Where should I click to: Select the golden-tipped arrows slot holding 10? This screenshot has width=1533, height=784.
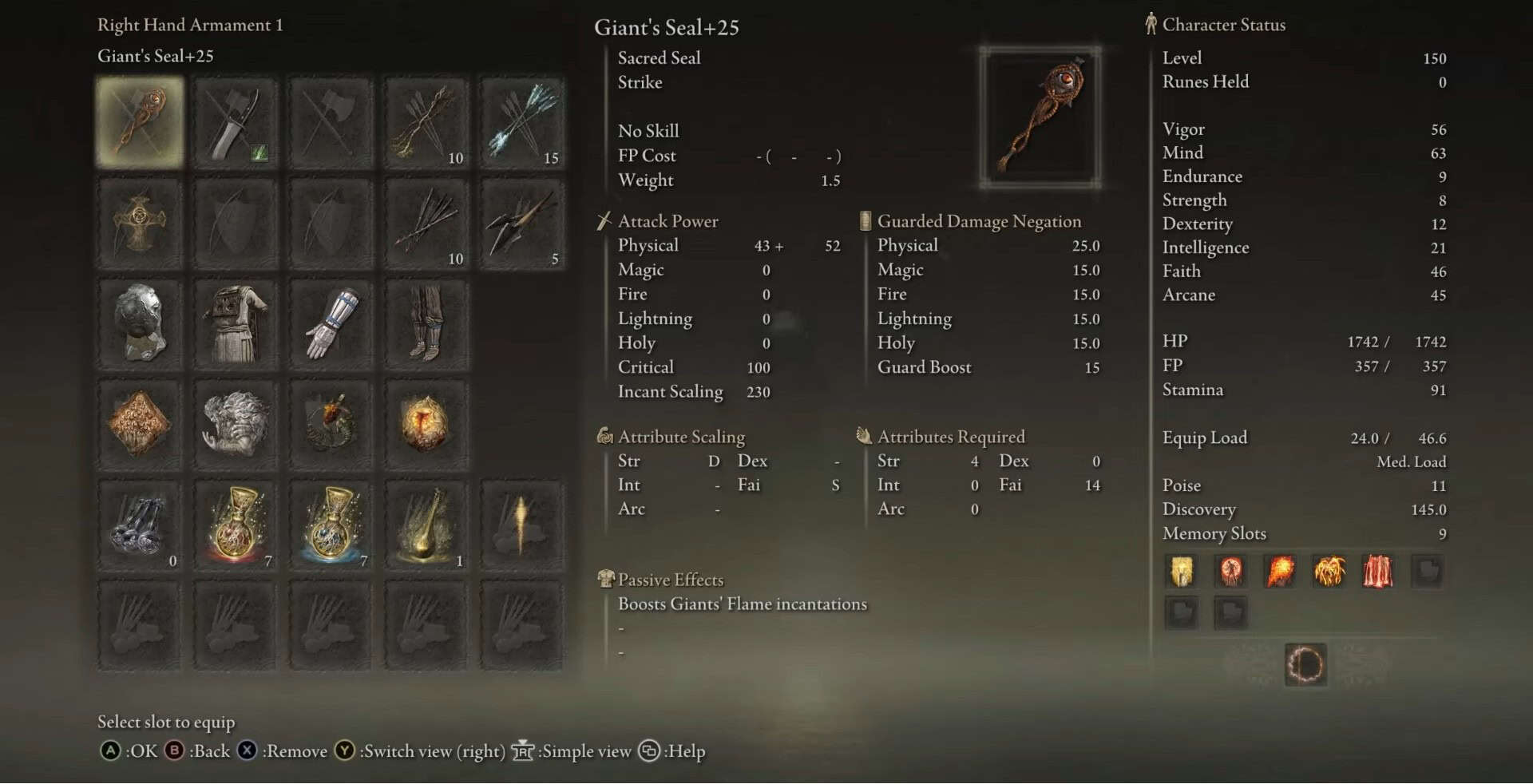pyautogui.click(x=426, y=122)
